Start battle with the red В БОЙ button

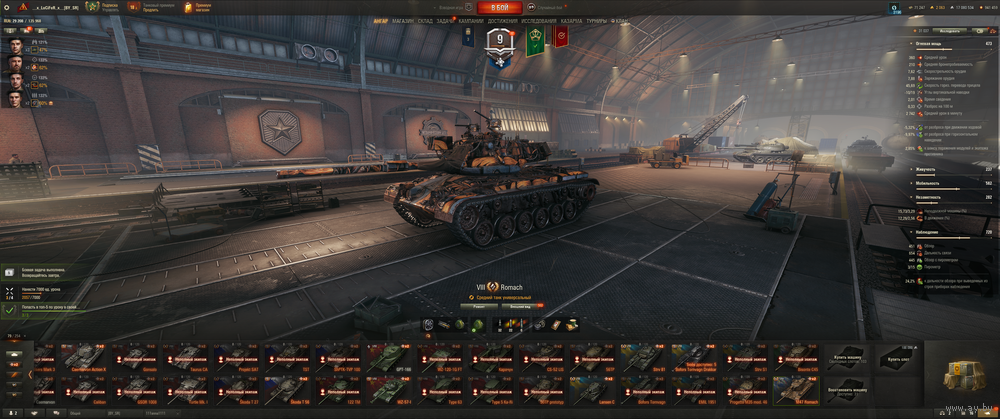499,7
